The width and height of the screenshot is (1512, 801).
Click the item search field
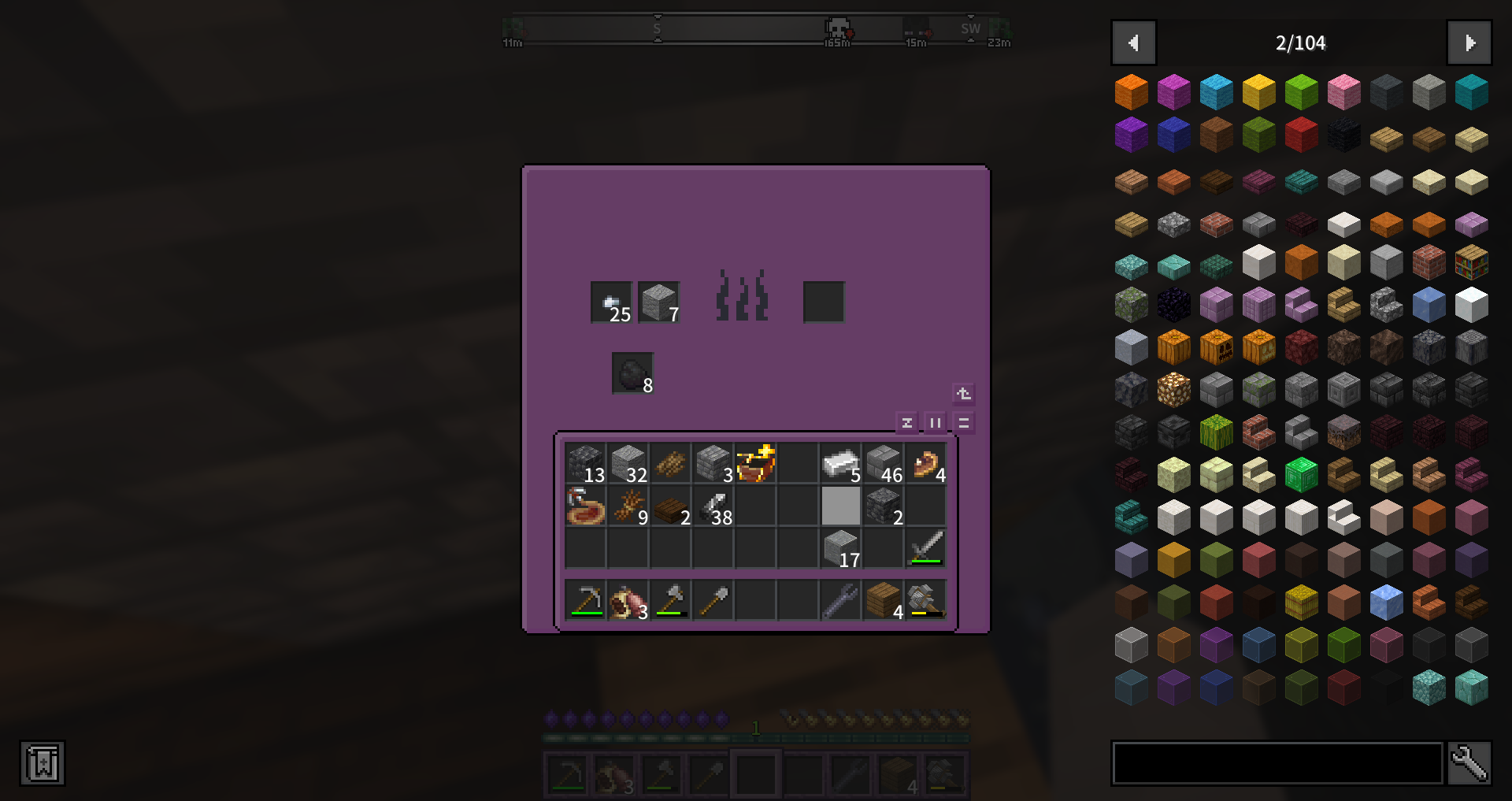1277,762
